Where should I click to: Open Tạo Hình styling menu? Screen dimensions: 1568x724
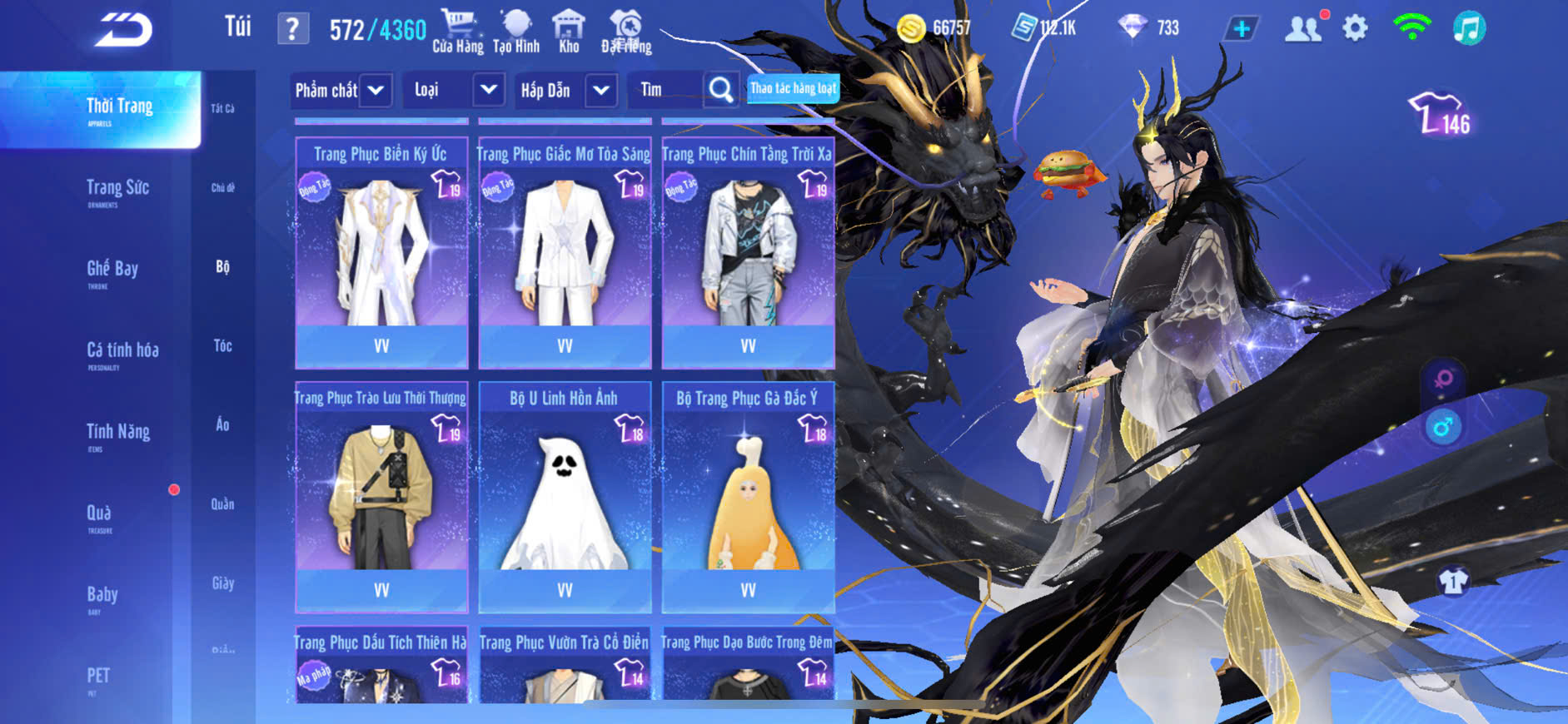click(516, 32)
